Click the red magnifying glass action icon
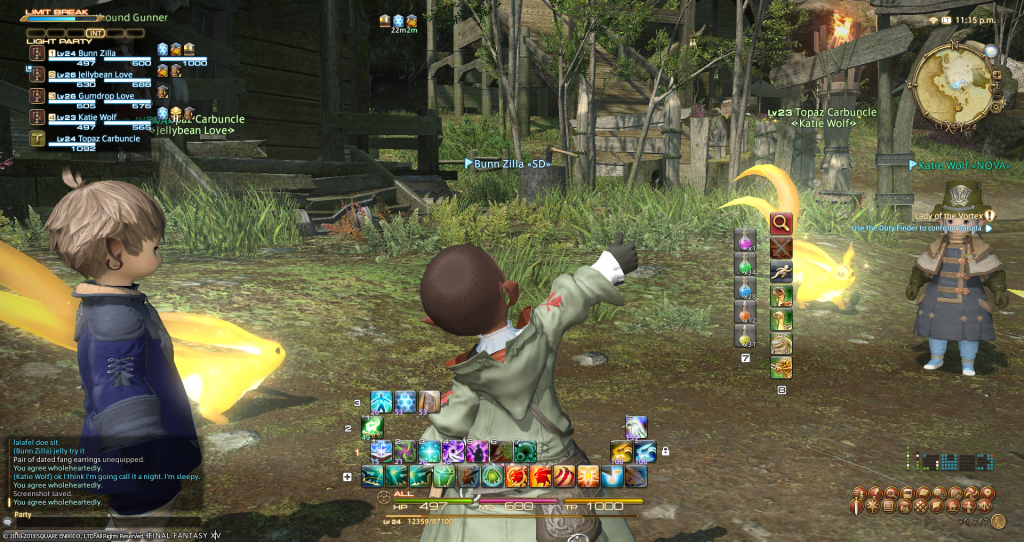Viewport: 1024px width, 542px height. click(x=781, y=222)
